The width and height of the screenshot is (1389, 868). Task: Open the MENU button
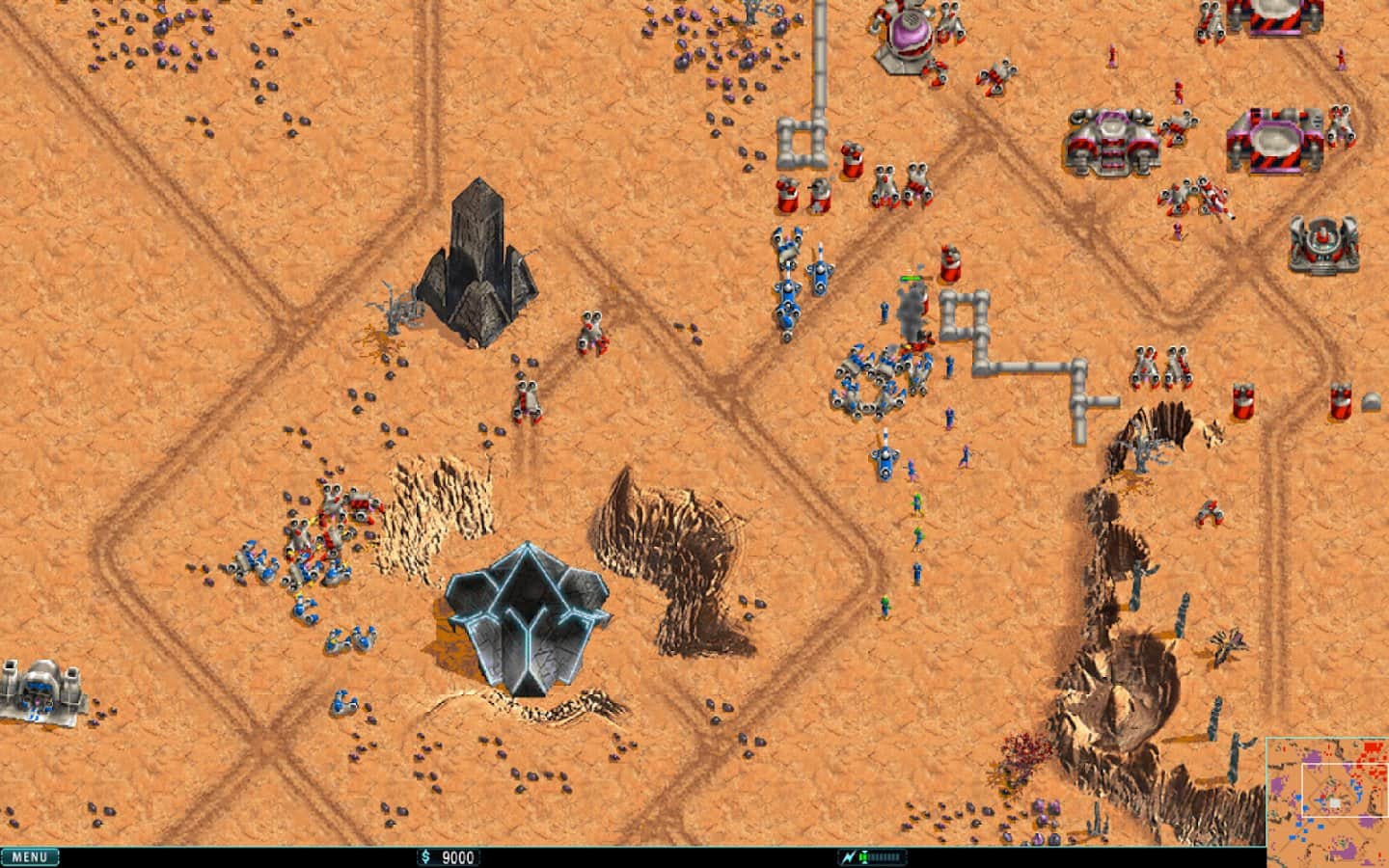[x=30, y=856]
